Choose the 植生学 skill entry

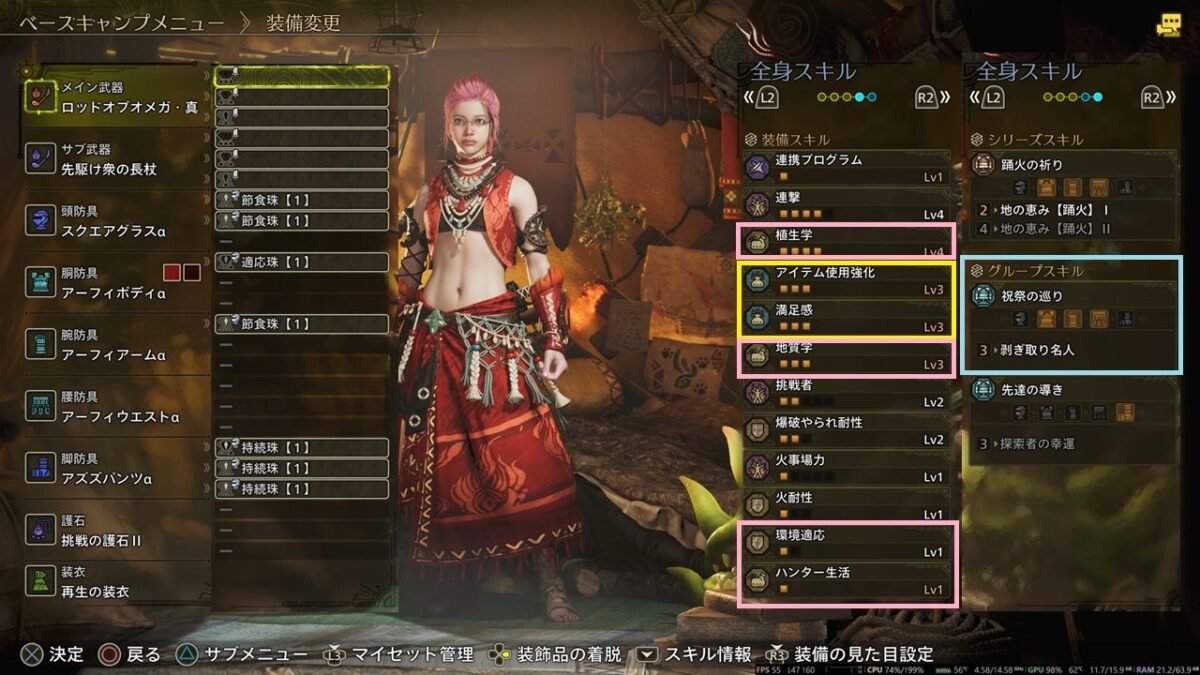[847, 243]
